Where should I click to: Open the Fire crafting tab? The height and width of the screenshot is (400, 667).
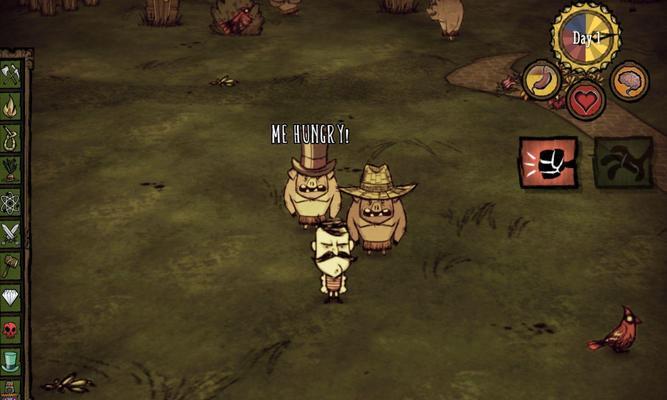pyautogui.click(x=11, y=105)
